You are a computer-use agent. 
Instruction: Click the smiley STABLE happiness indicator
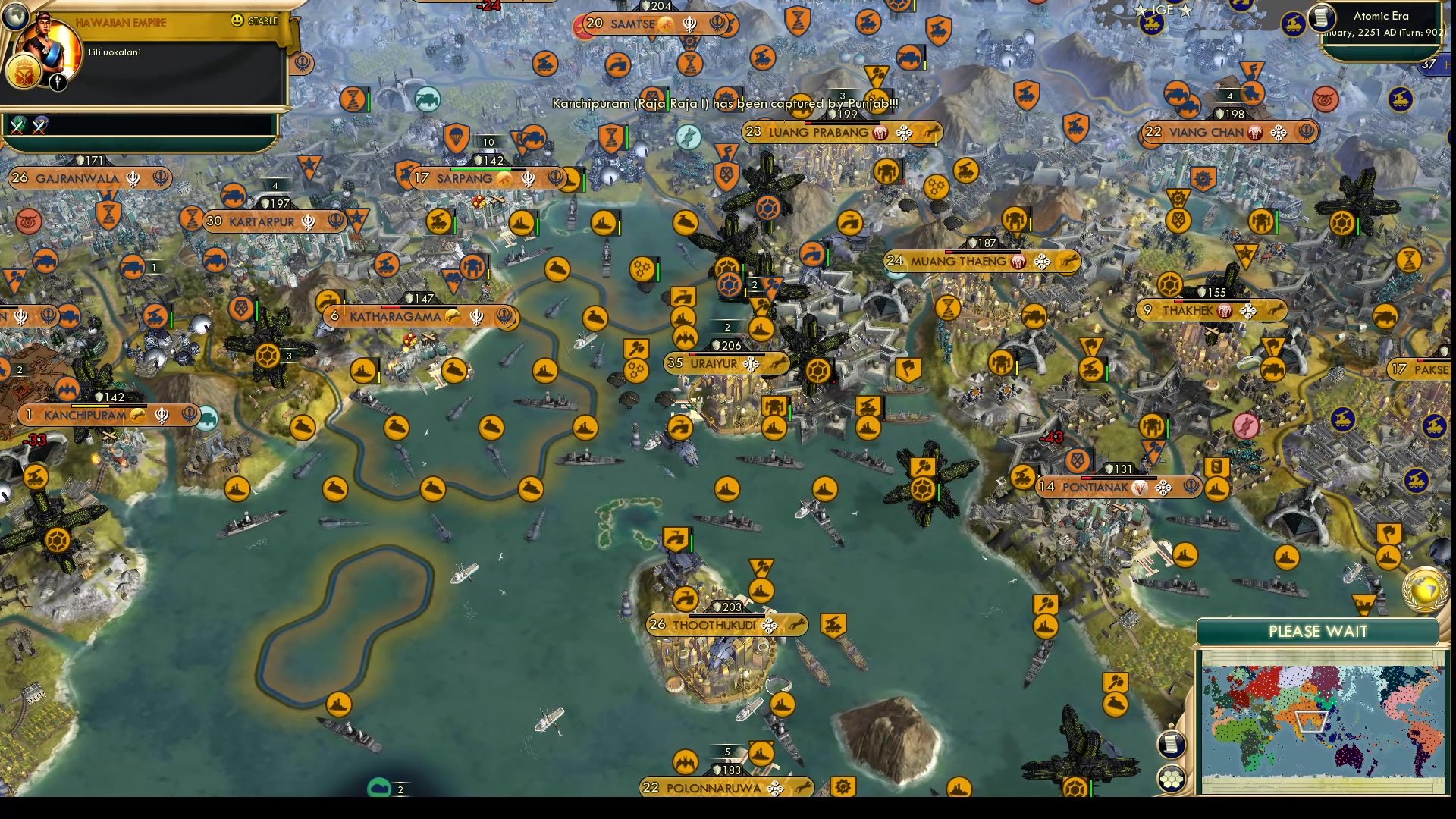[x=238, y=22]
